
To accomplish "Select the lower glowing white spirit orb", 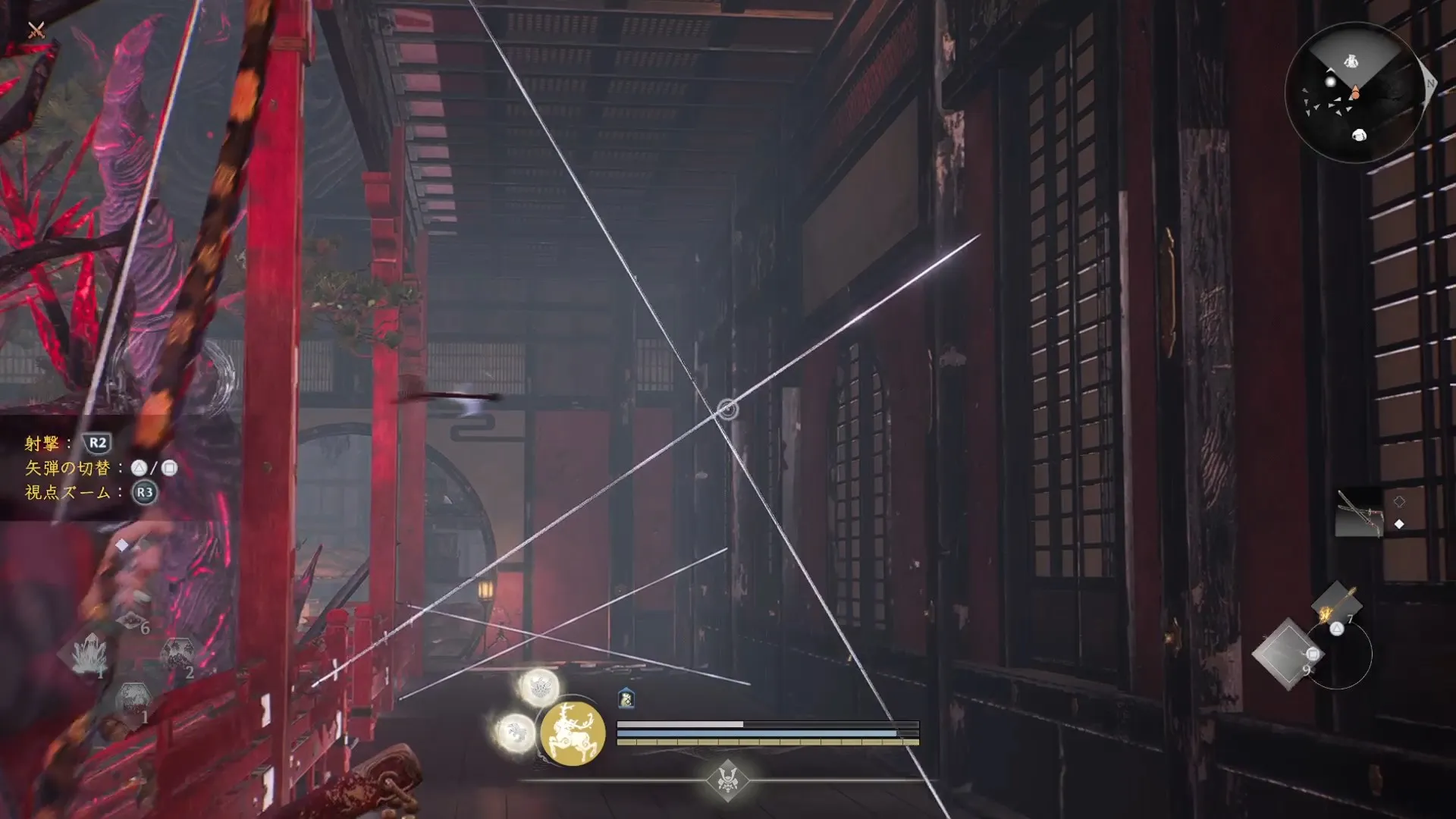I will click(x=516, y=733).
